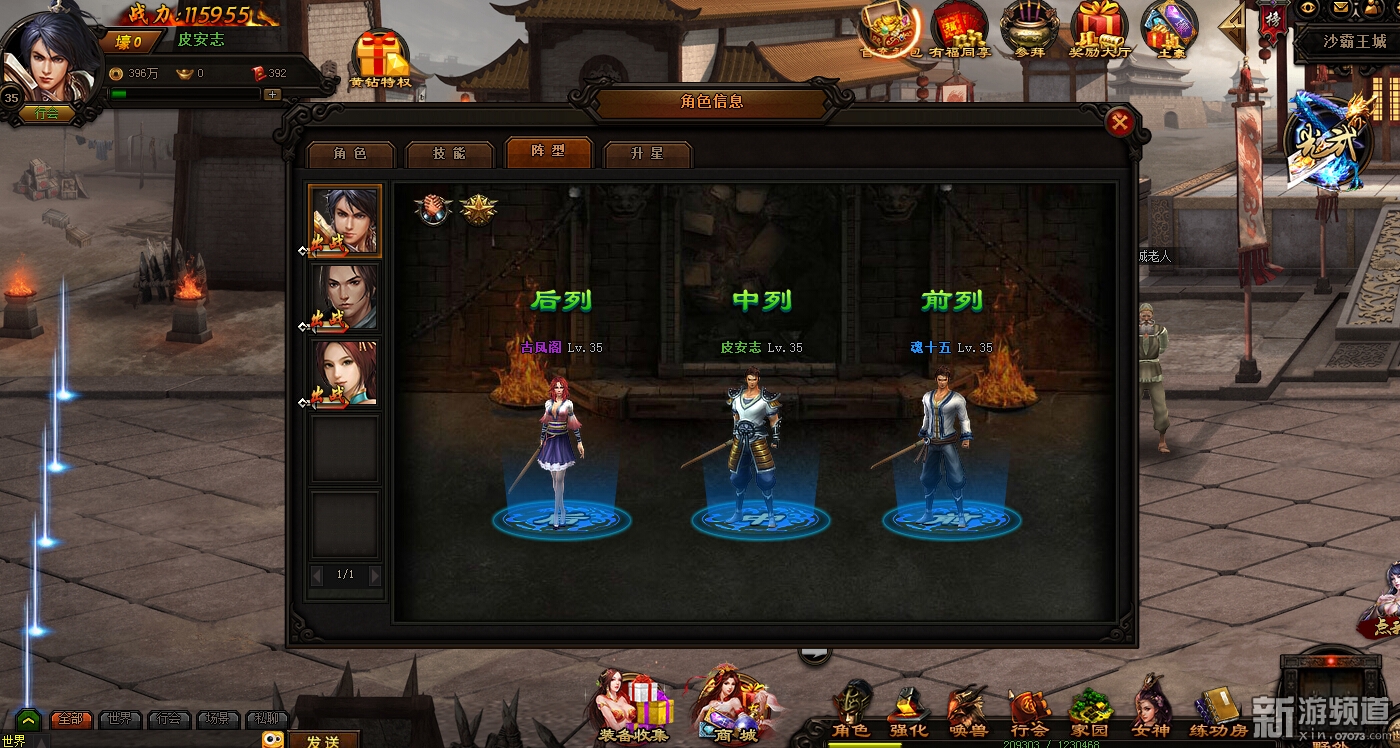Switch to the 角色 tab in the window
This screenshot has width=1400, height=748.
click(350, 154)
